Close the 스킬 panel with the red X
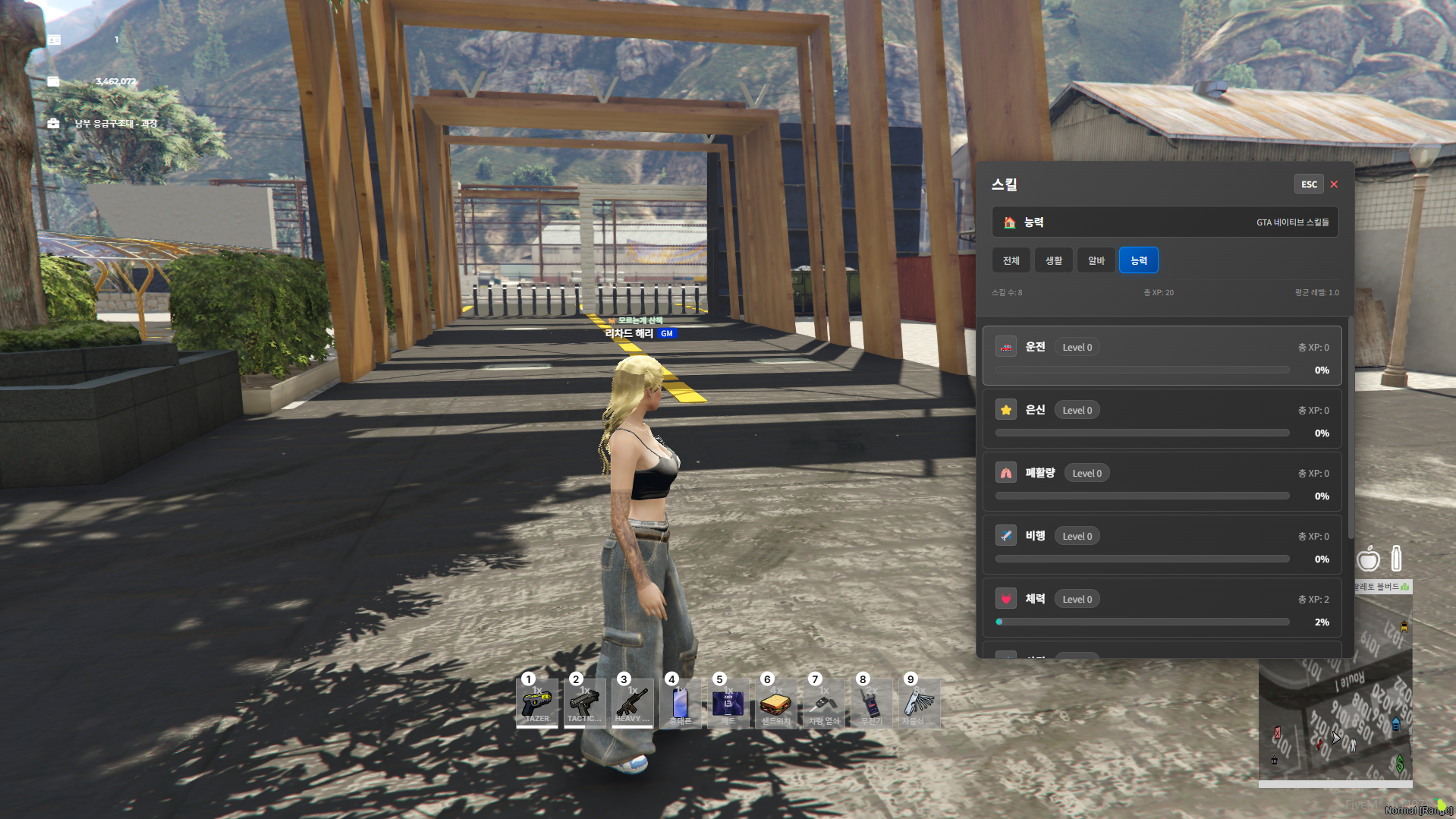The height and width of the screenshot is (819, 1456). (1334, 184)
